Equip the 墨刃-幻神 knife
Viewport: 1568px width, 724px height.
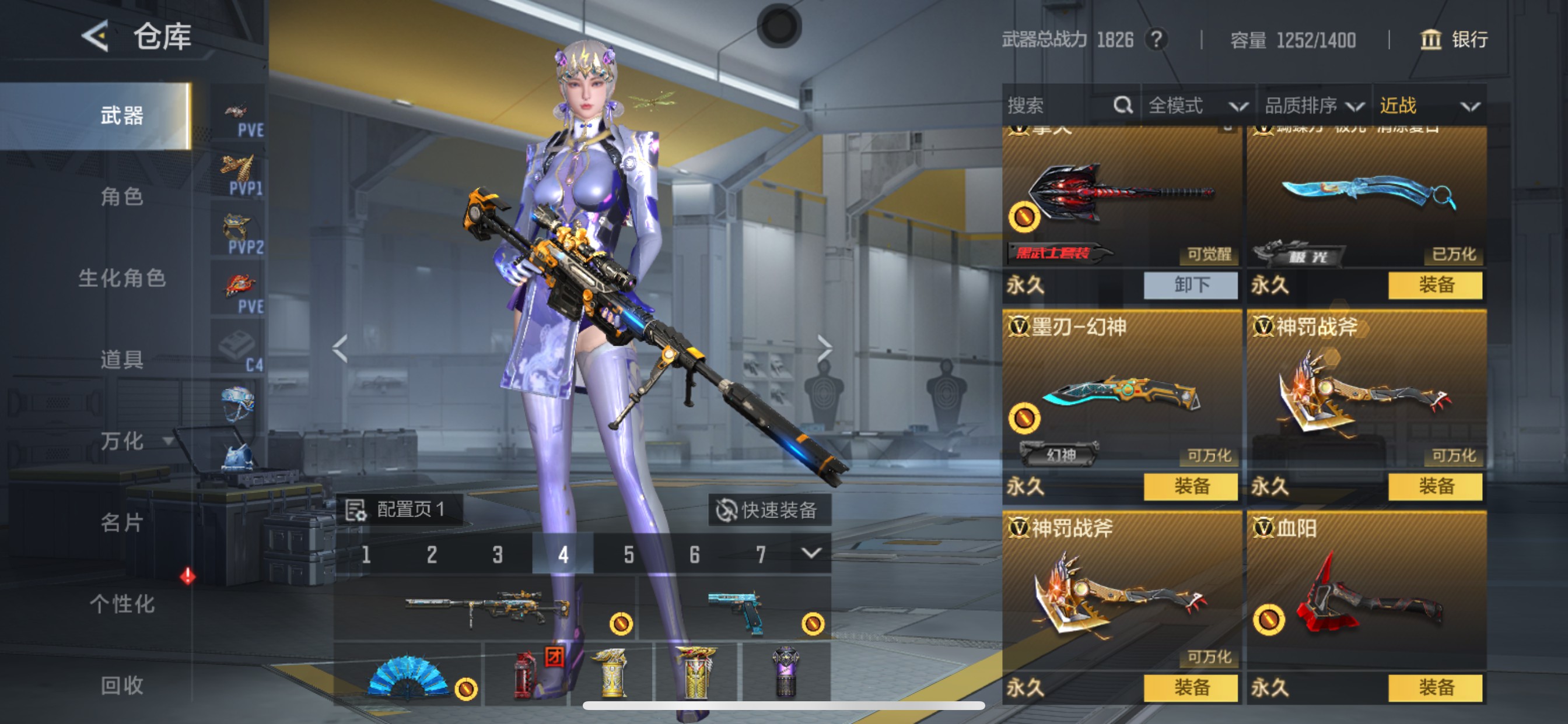1191,486
